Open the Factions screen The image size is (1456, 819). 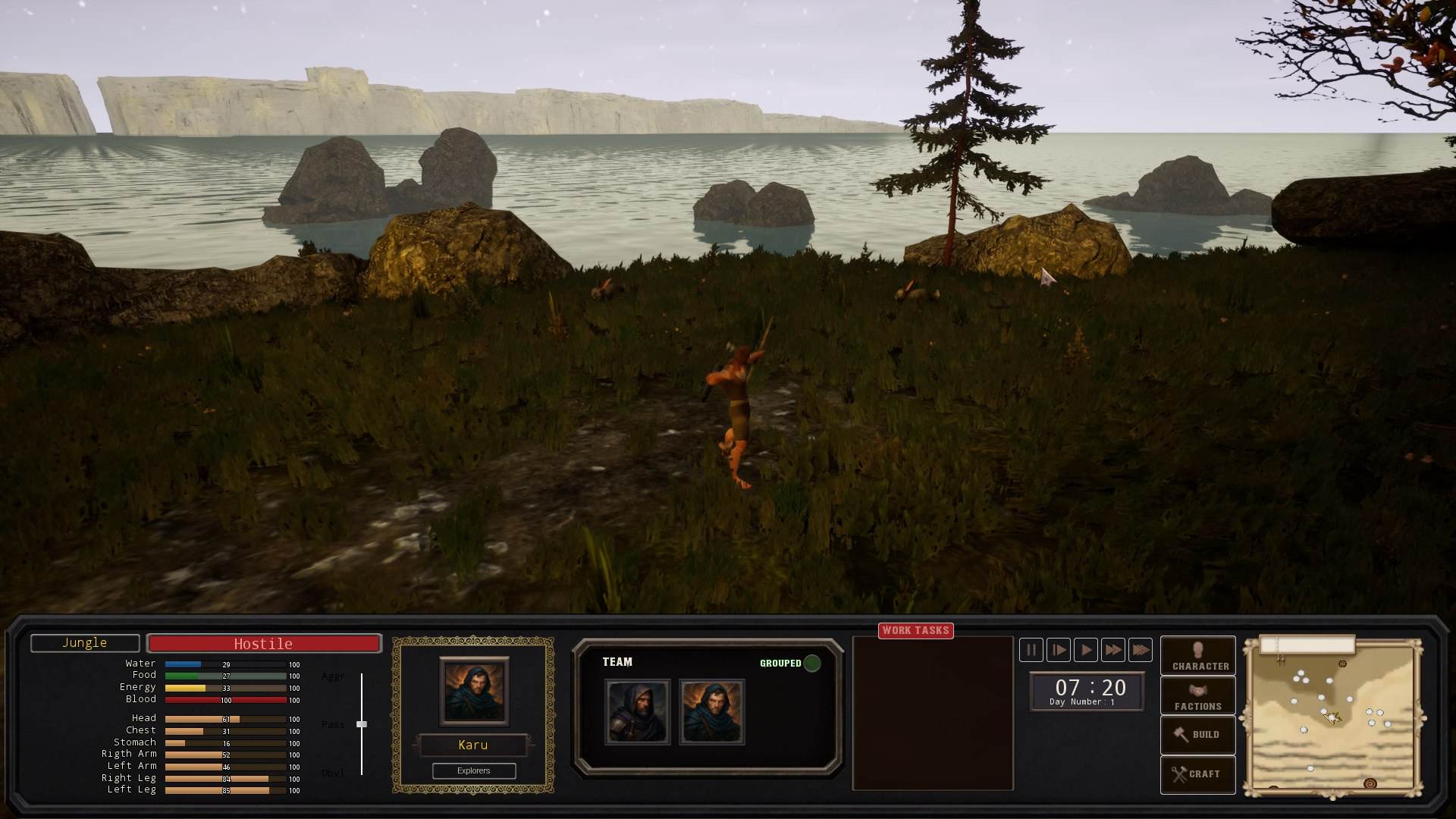click(1197, 695)
